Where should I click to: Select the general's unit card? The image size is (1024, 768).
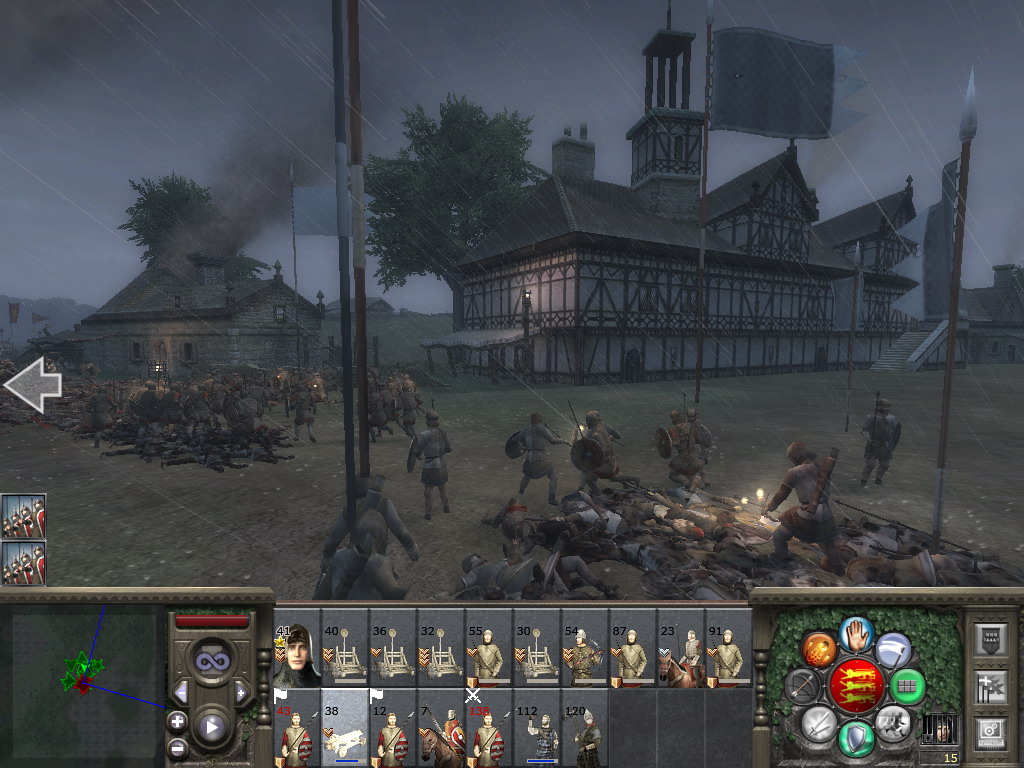tap(296, 648)
